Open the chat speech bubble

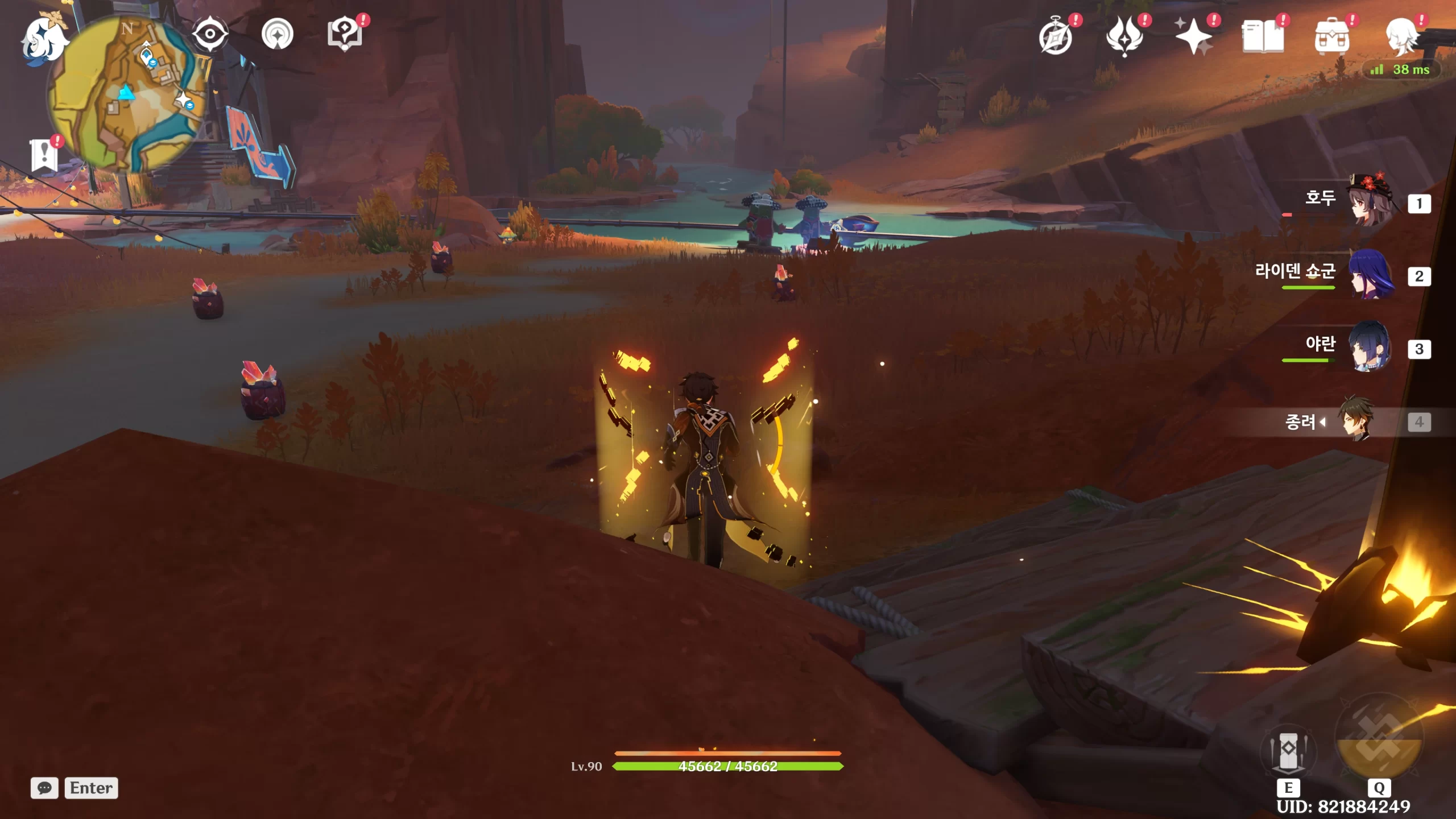coord(44,788)
